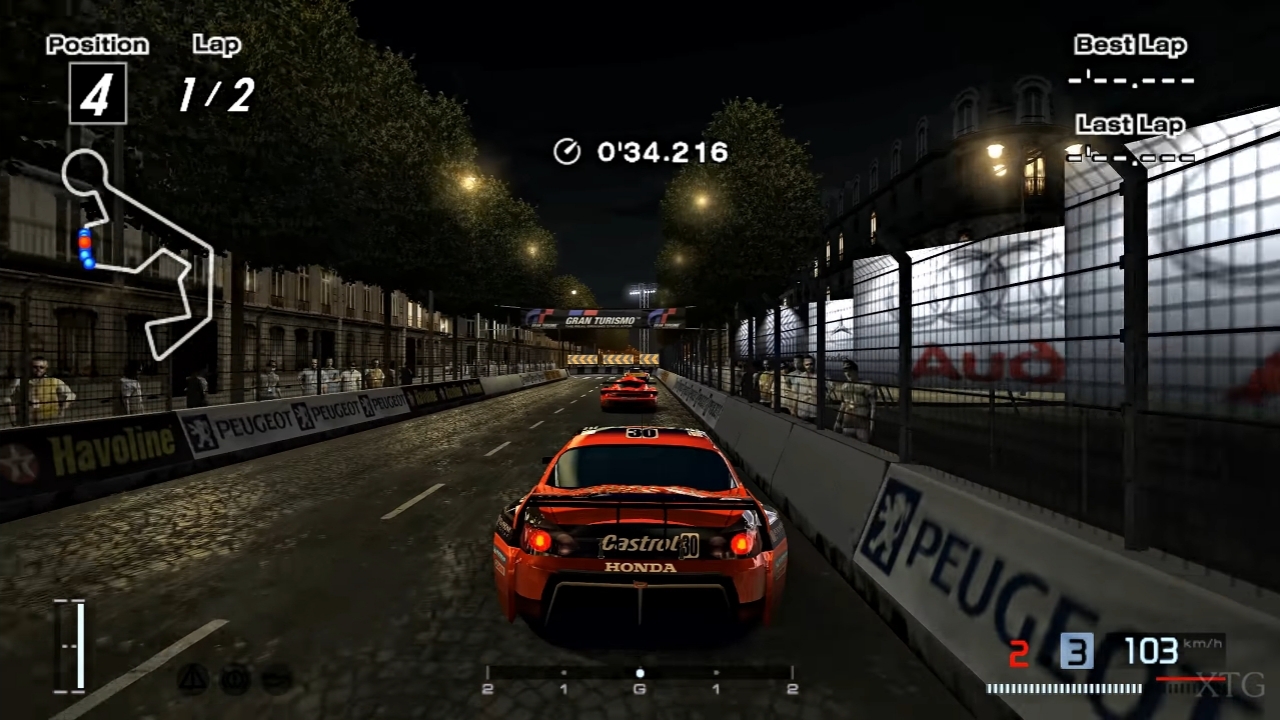Image resolution: width=1280 pixels, height=720 pixels.
Task: Click the track layout minimap
Action: [x=138, y=251]
